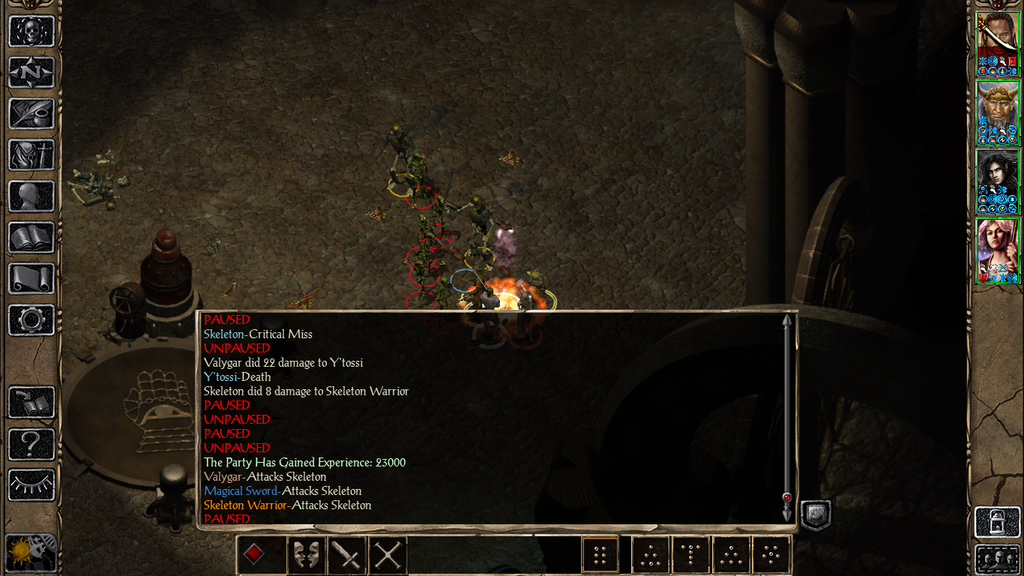Choose the two-column six-dot formation
Viewport: 1024px width, 576px height.
coord(600,554)
